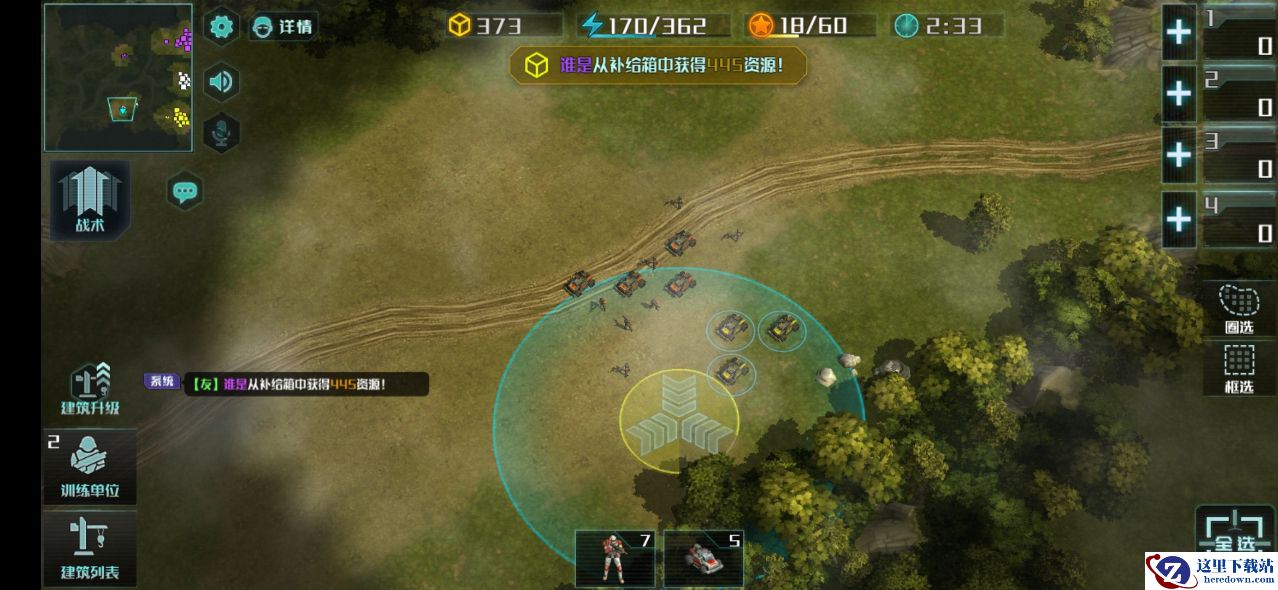Activate 框选 box selection tool
Viewport: 1278px width, 590px height.
pyautogui.click(x=1239, y=369)
